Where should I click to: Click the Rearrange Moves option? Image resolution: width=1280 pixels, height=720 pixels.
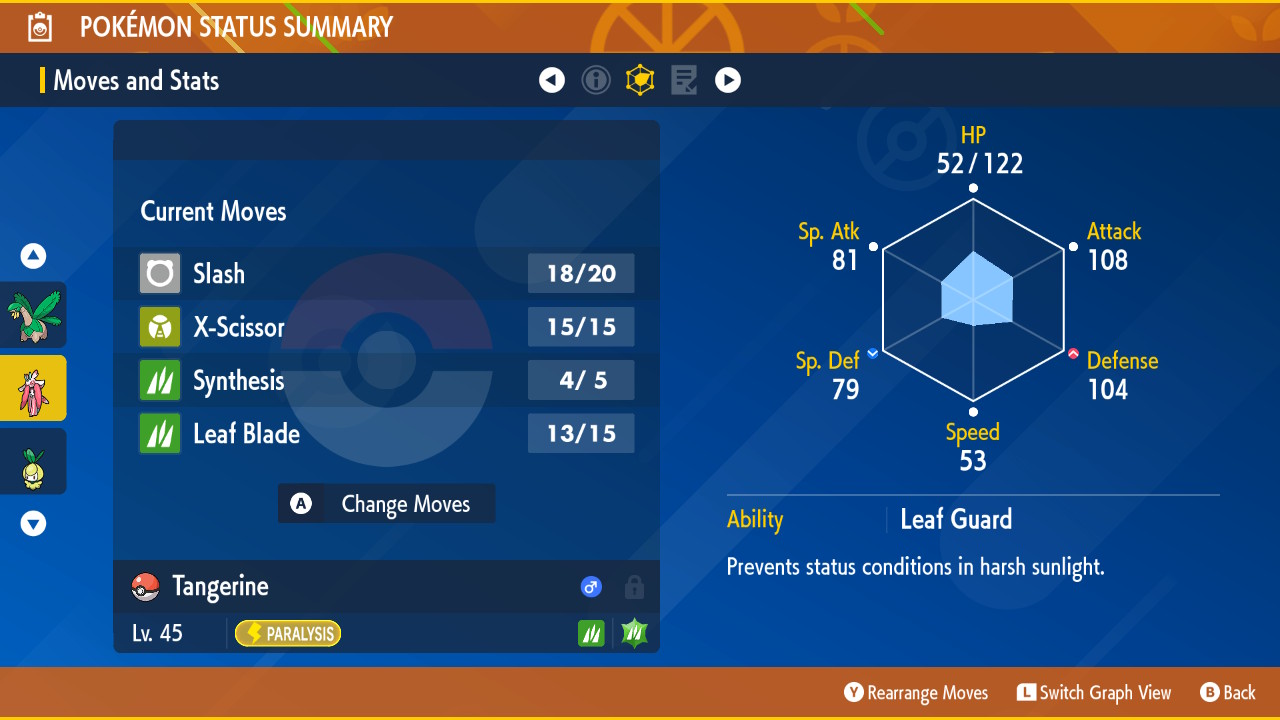click(x=916, y=693)
